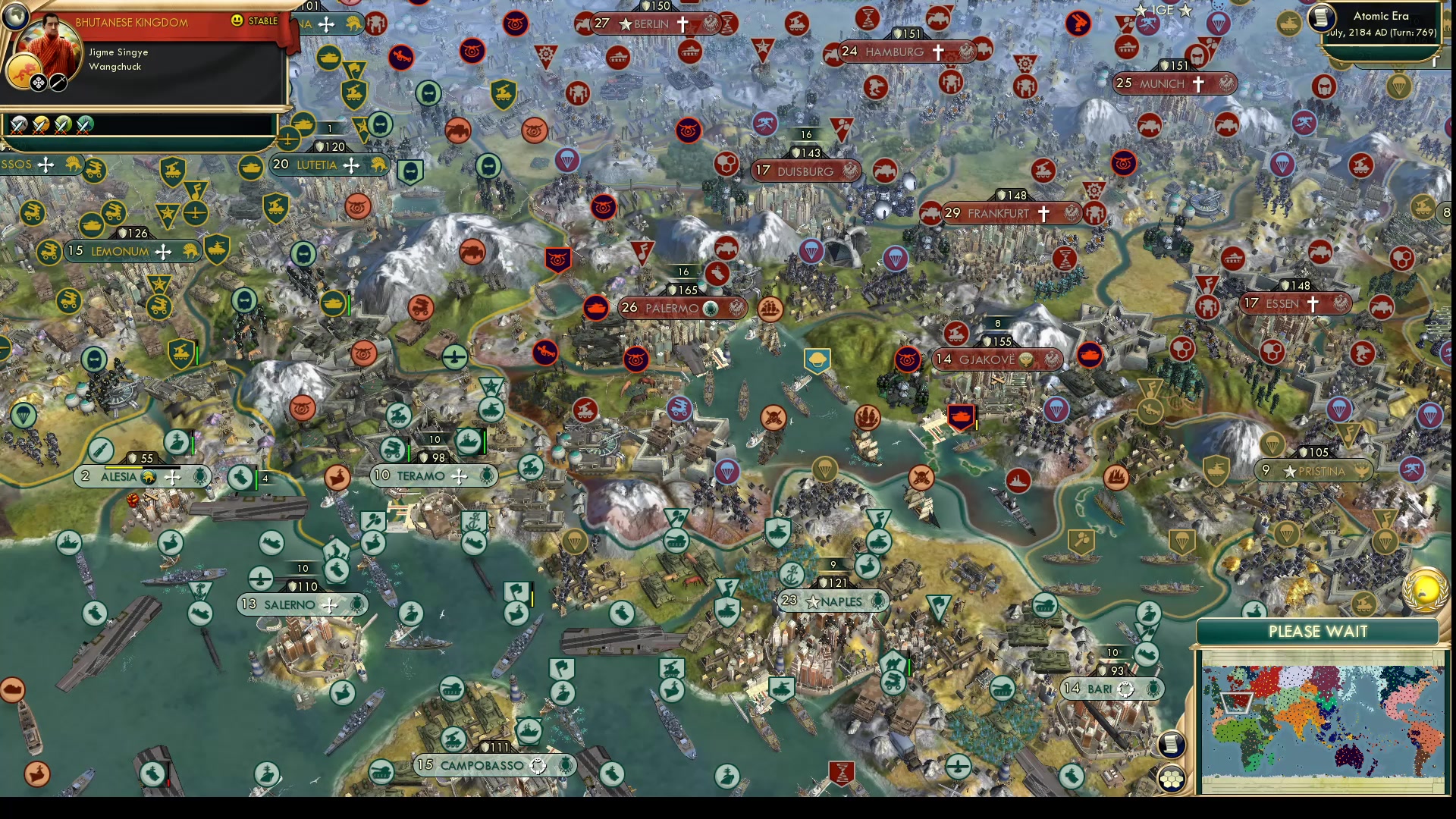1456x819 pixels.
Task: Open the hex stacking icon in bottom-right corner
Action: pos(1172,778)
